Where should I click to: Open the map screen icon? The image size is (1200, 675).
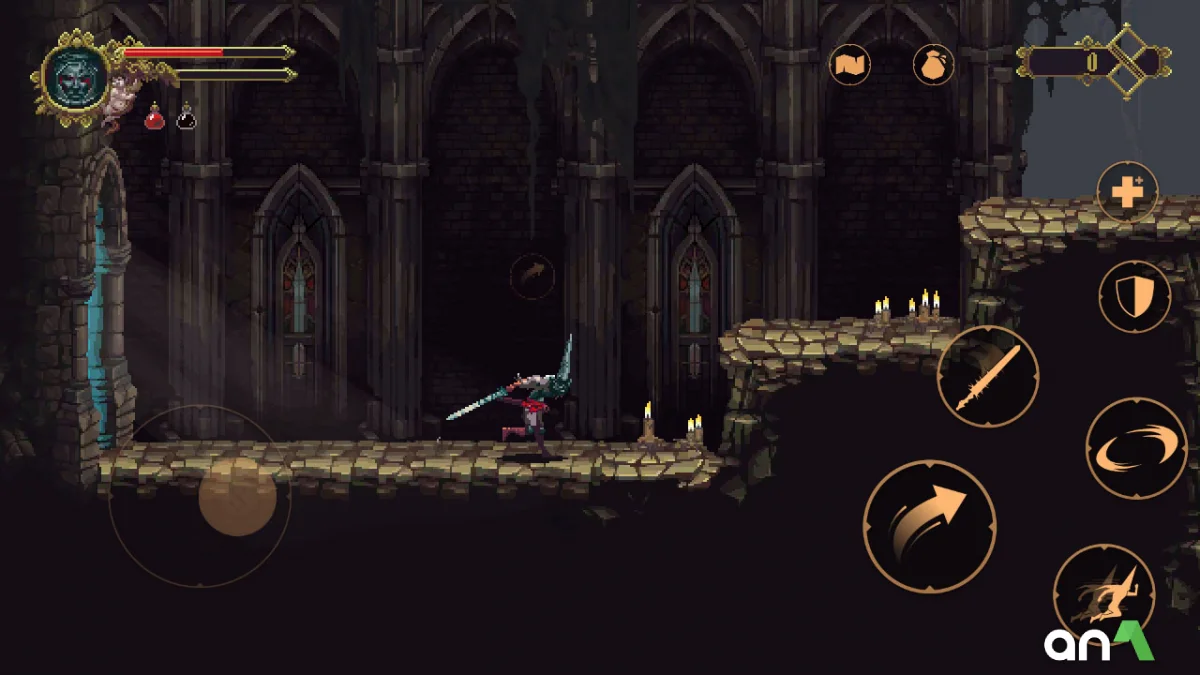850,66
